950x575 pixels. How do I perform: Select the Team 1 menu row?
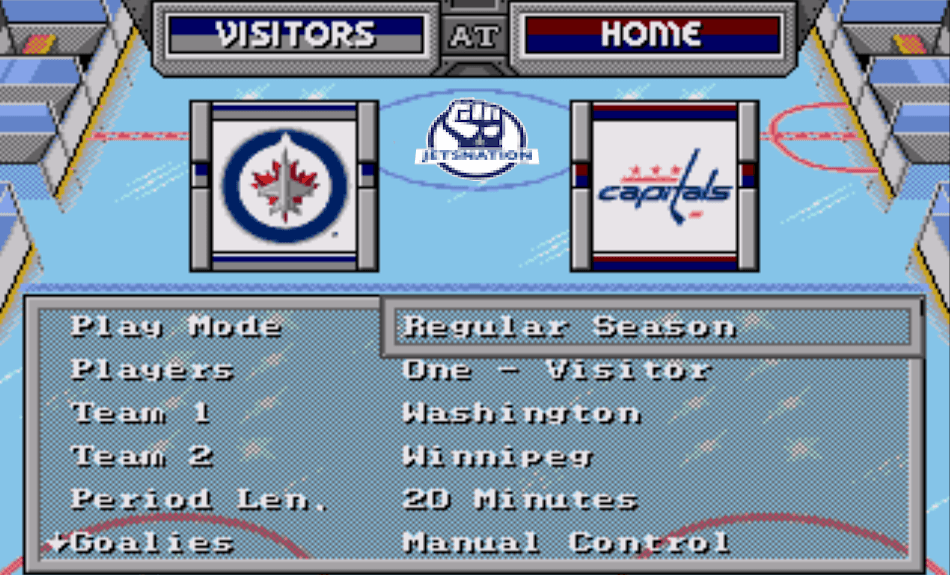(x=141, y=413)
